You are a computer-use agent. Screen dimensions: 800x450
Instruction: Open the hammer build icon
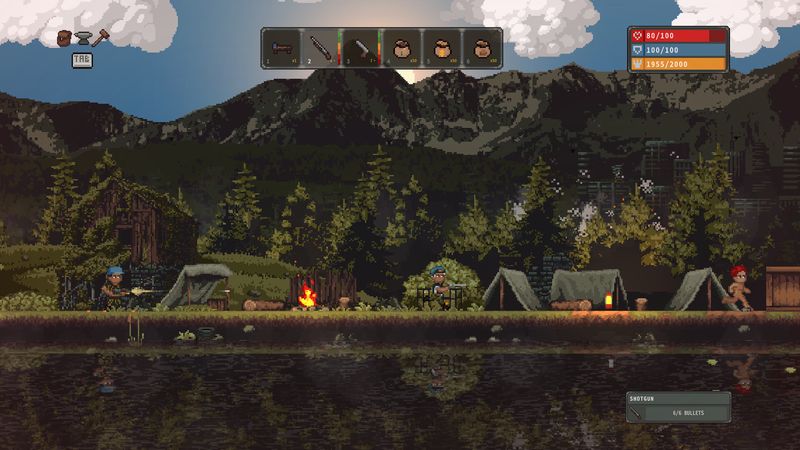point(100,38)
